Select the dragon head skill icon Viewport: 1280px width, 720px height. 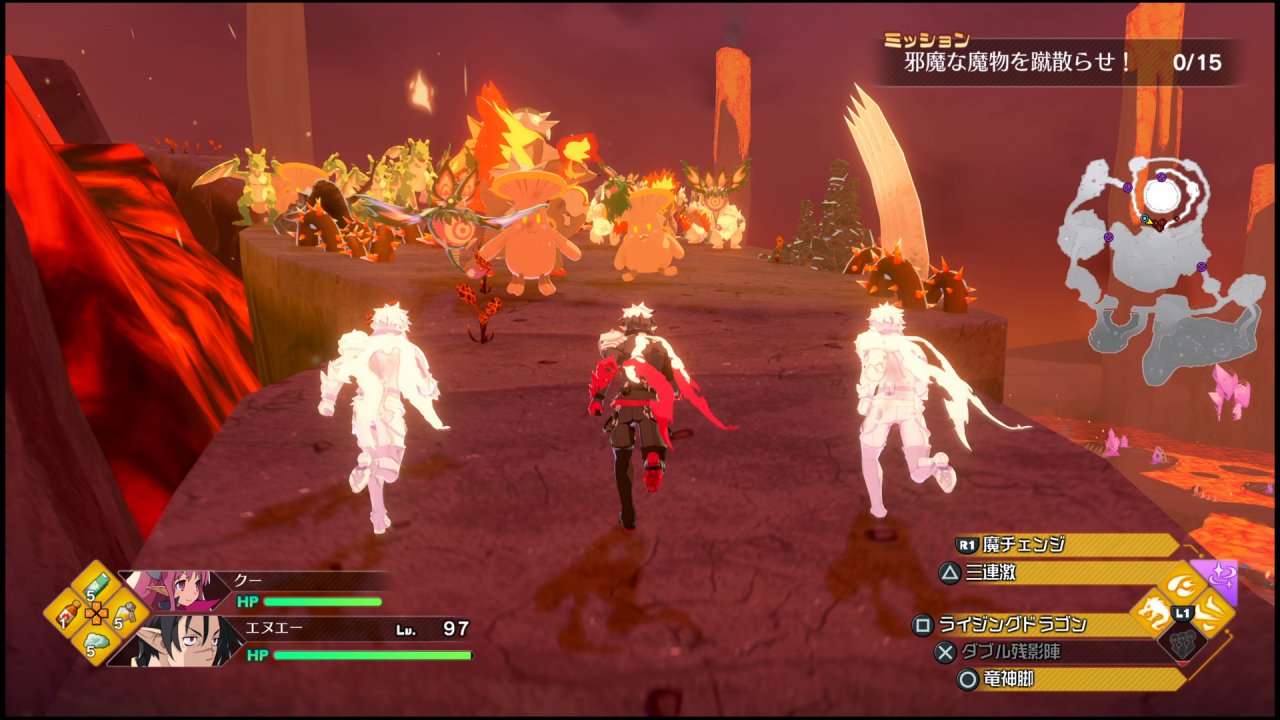pyautogui.click(x=1155, y=612)
